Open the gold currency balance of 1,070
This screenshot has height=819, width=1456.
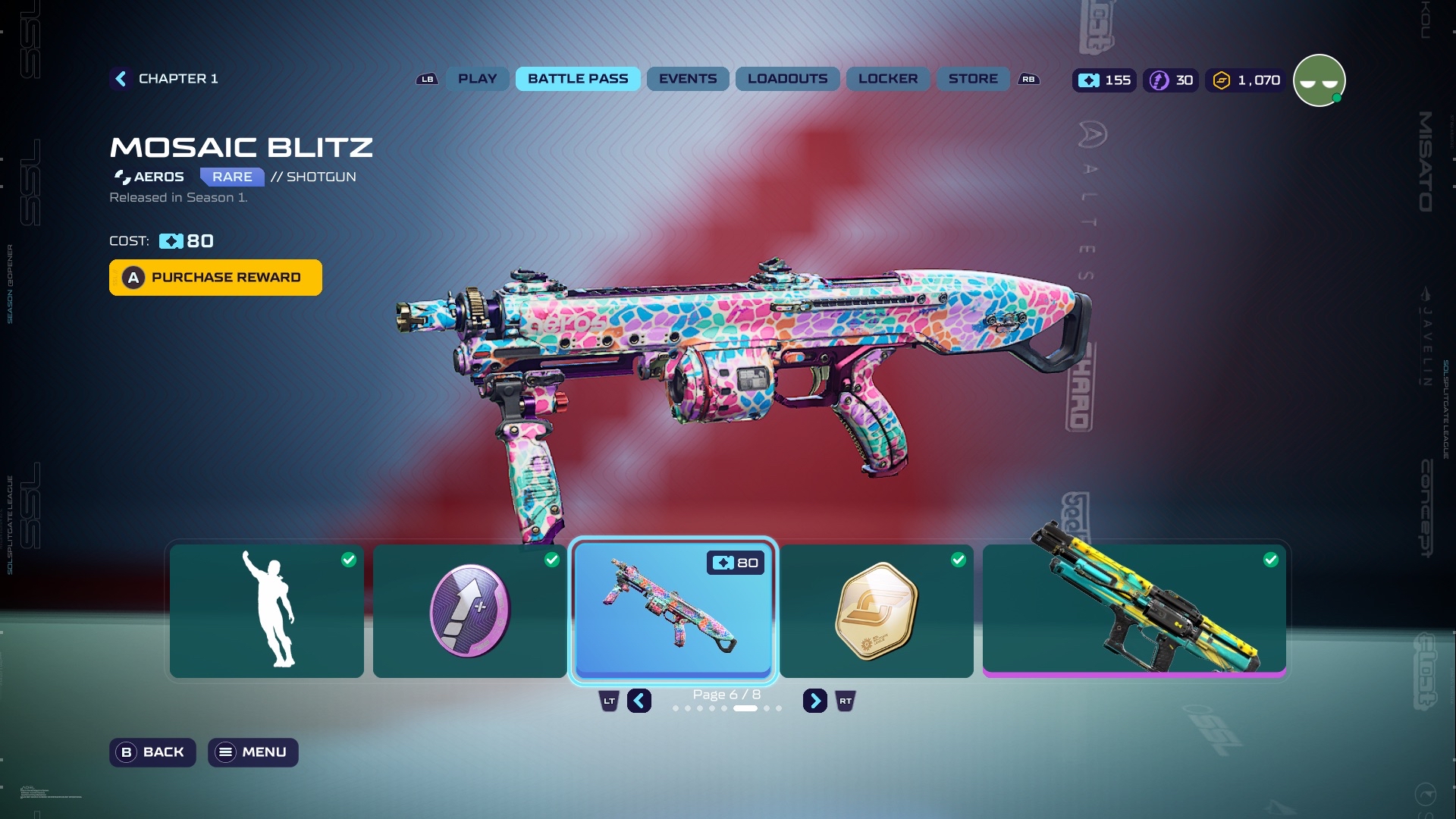(x=1246, y=80)
